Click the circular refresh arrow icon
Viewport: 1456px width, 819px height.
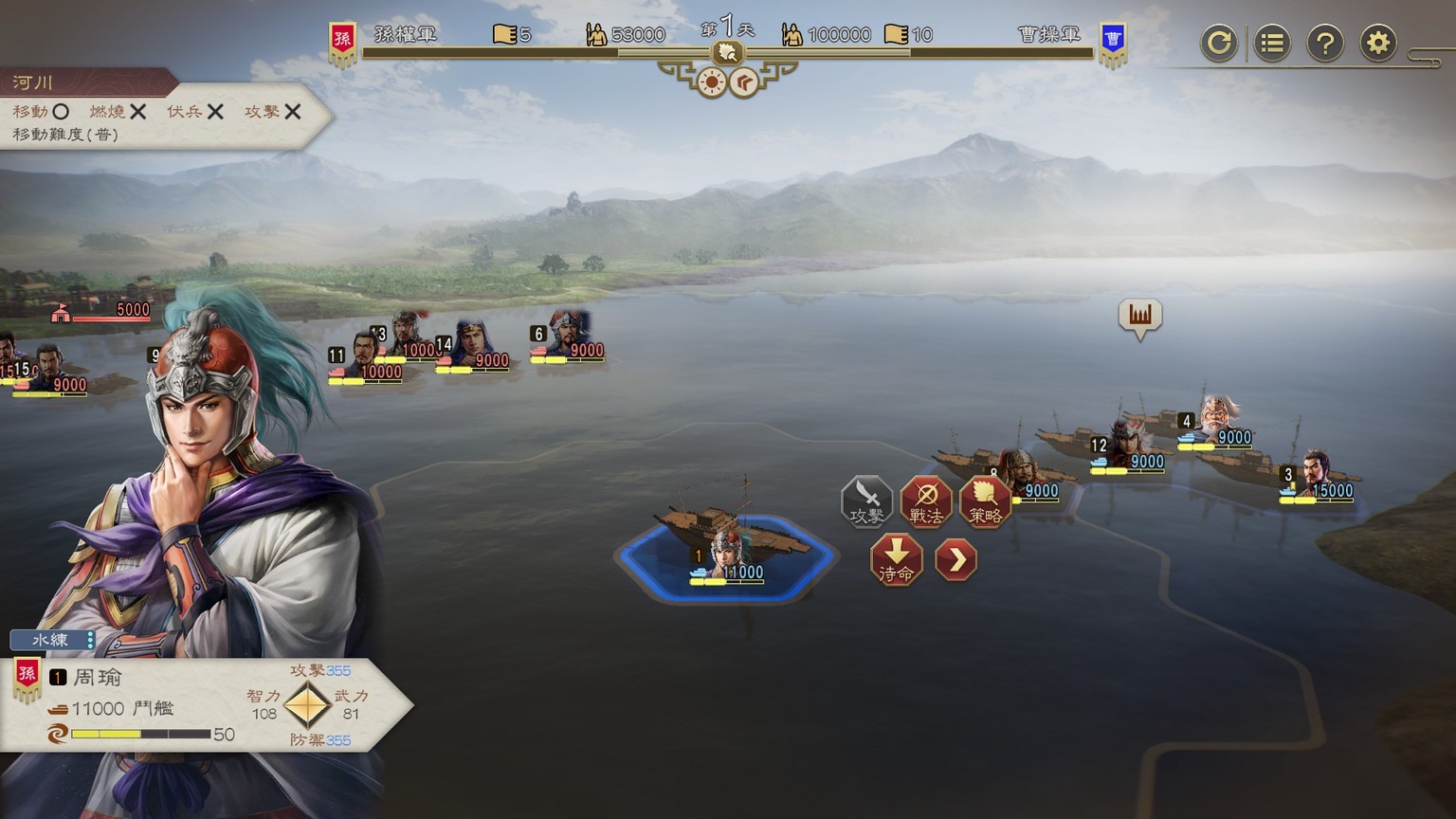[x=1218, y=43]
